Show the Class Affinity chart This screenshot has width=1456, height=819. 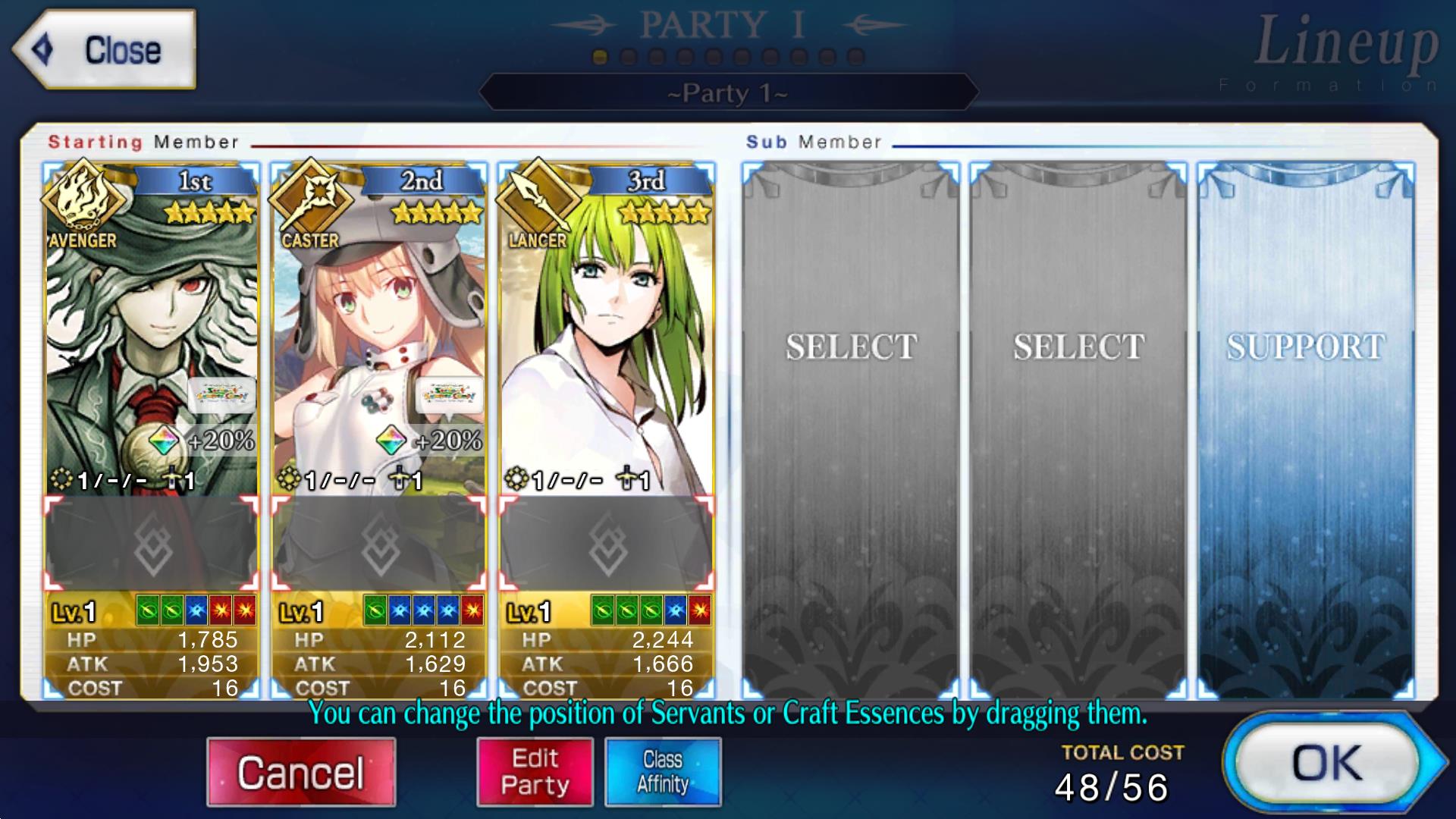(x=663, y=772)
